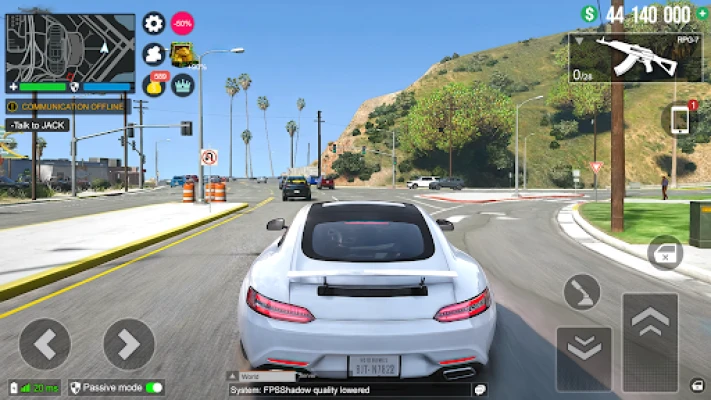Tap the golden treasure chest offer
Screen dimensions: 711x400
click(183, 55)
